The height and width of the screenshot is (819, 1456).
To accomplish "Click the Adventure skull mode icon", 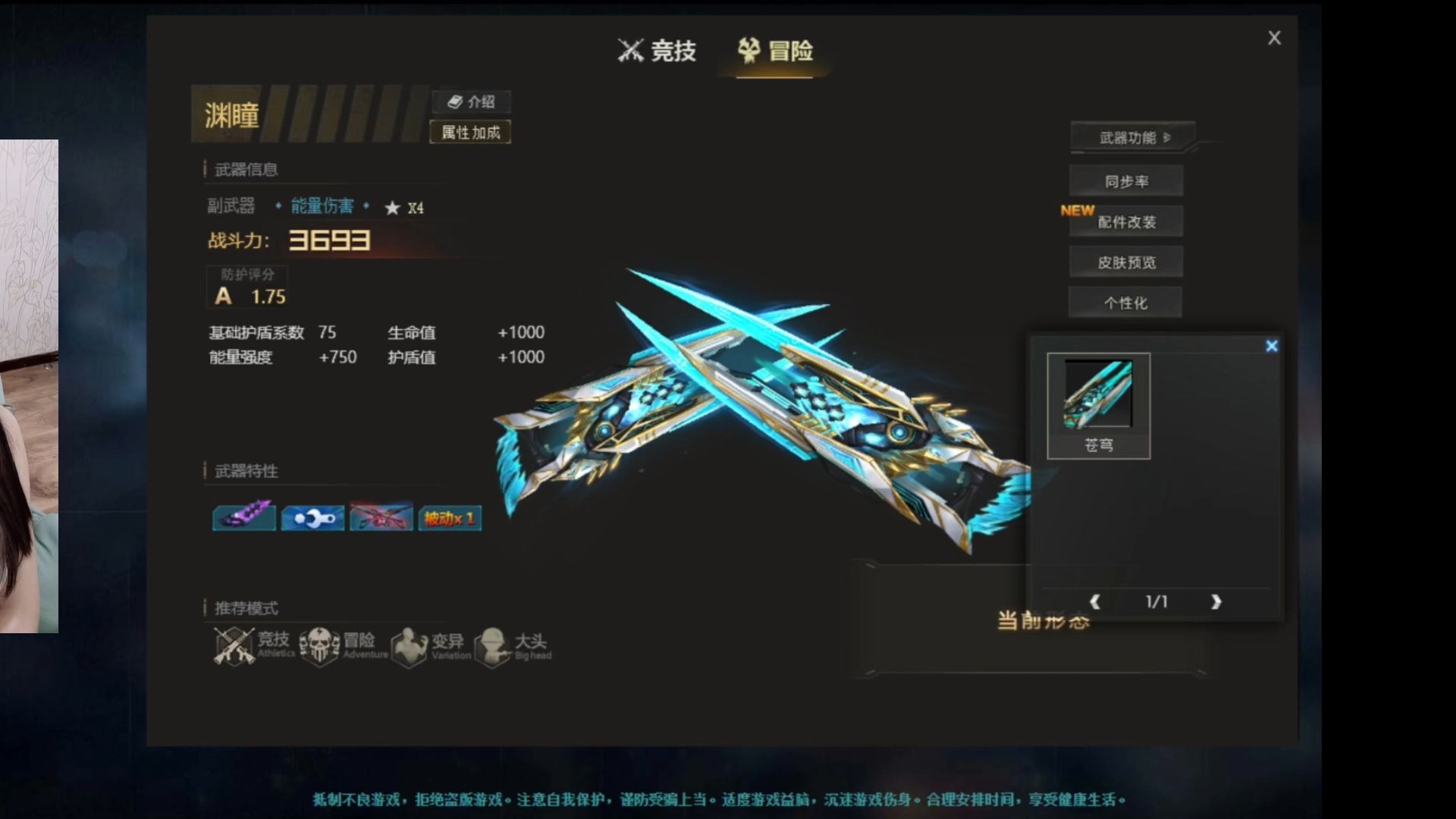I will pos(320,644).
